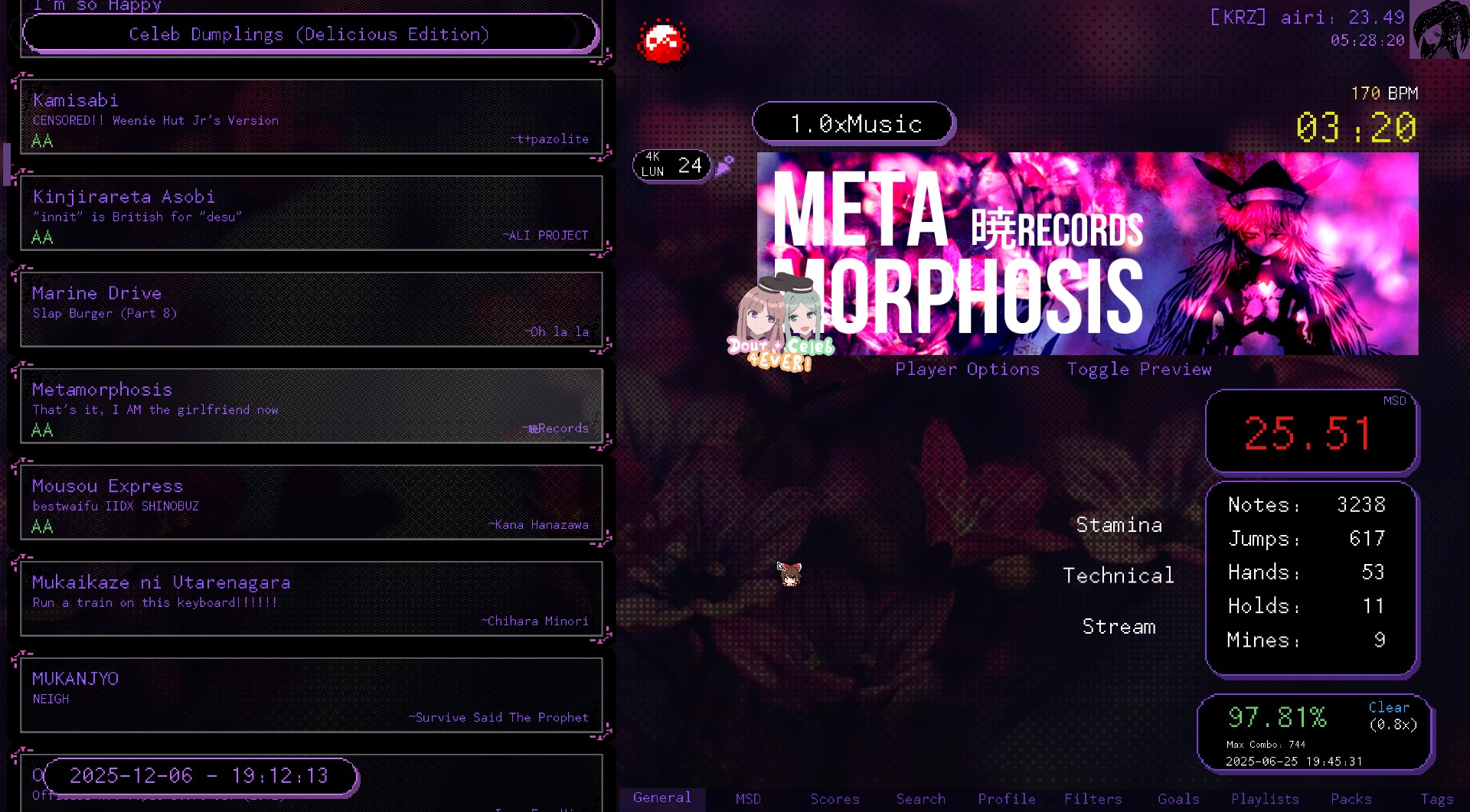Viewport: 1470px width, 812px height.
Task: Click the 4K LUN 24 difficulty badge
Action: click(671, 165)
